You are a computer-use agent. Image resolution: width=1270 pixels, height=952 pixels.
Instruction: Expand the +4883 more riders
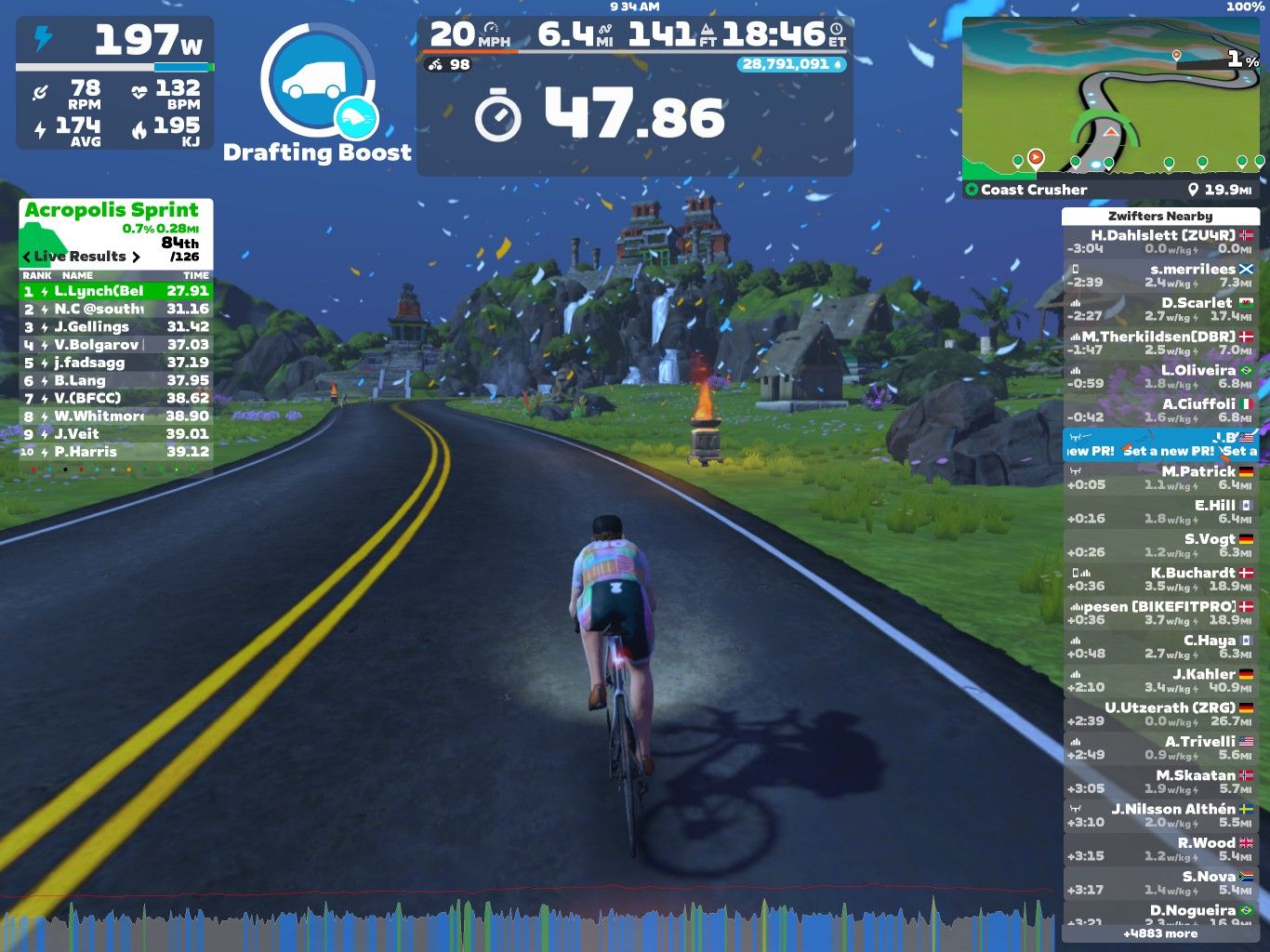pos(1159,933)
